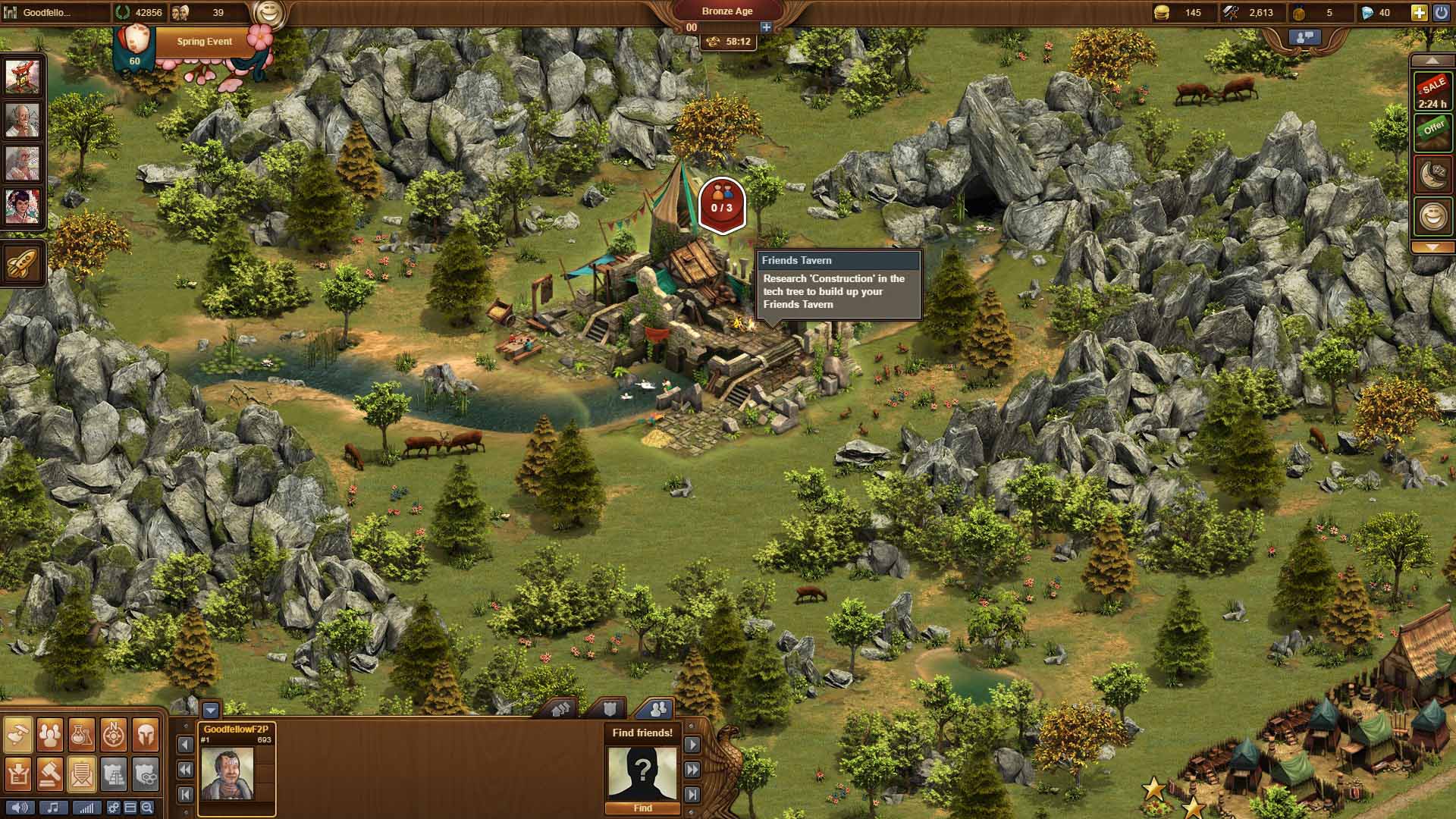
Task: Click the sleeping moon icon
Action: 1432,175
